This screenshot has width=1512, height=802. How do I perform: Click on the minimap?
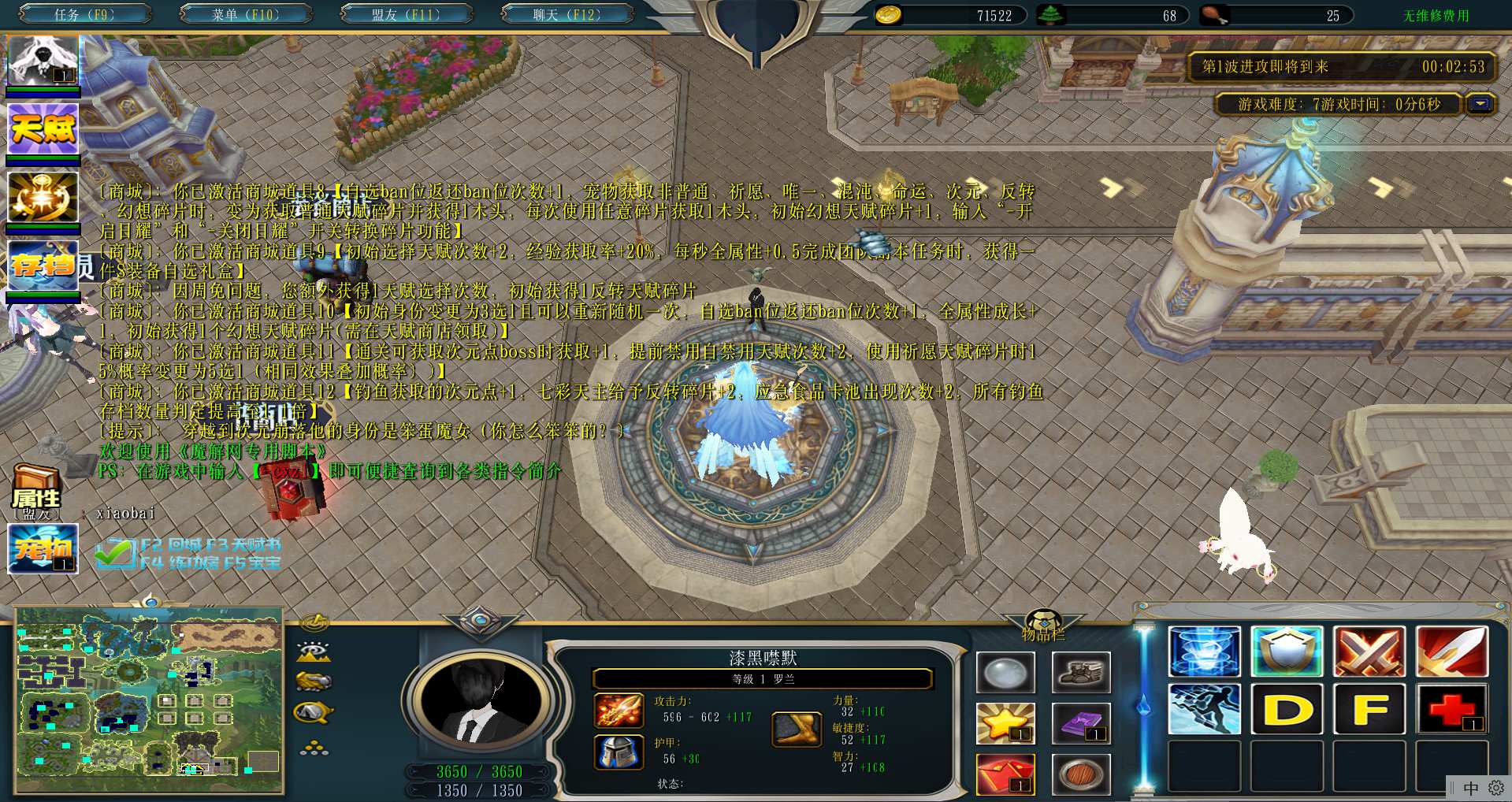pyautogui.click(x=149, y=700)
